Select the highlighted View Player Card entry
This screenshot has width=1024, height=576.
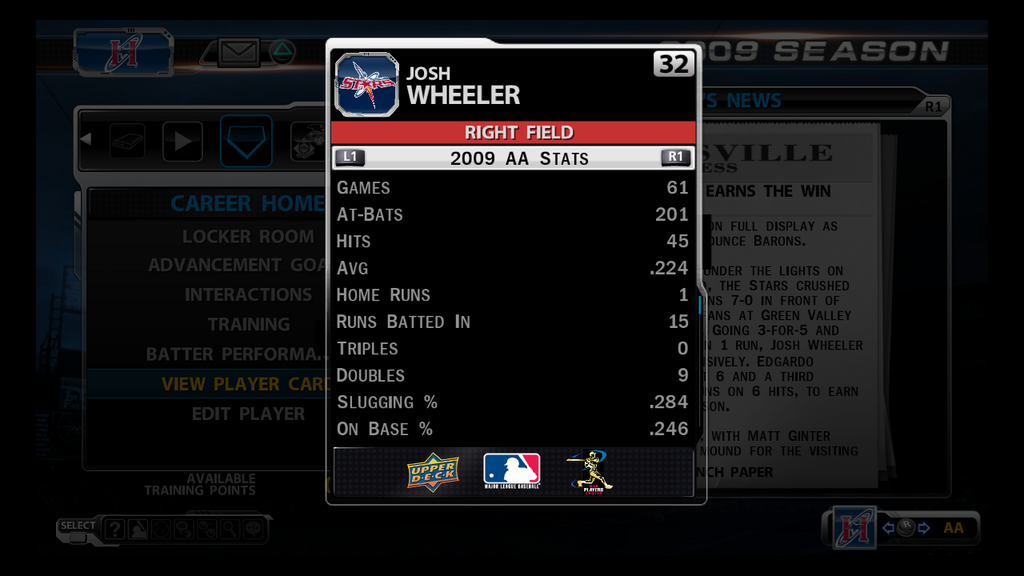pyautogui.click(x=245, y=384)
